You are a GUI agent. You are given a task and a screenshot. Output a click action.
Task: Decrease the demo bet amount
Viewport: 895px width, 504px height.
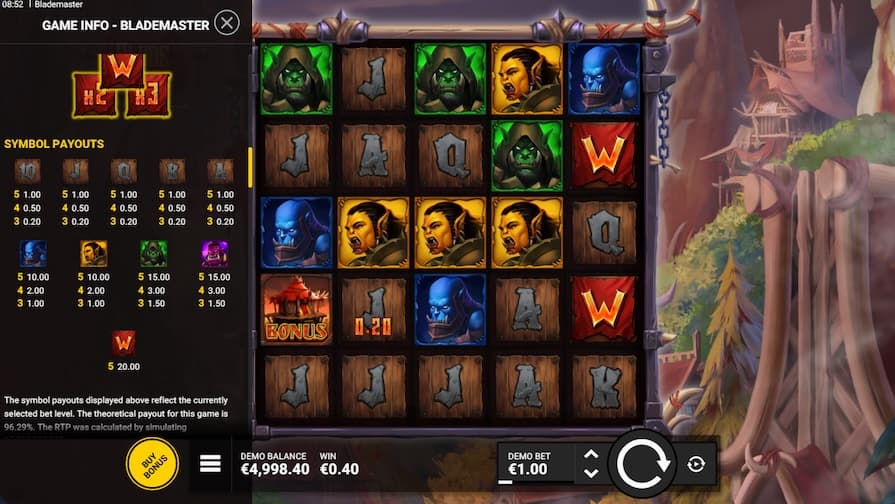(591, 473)
